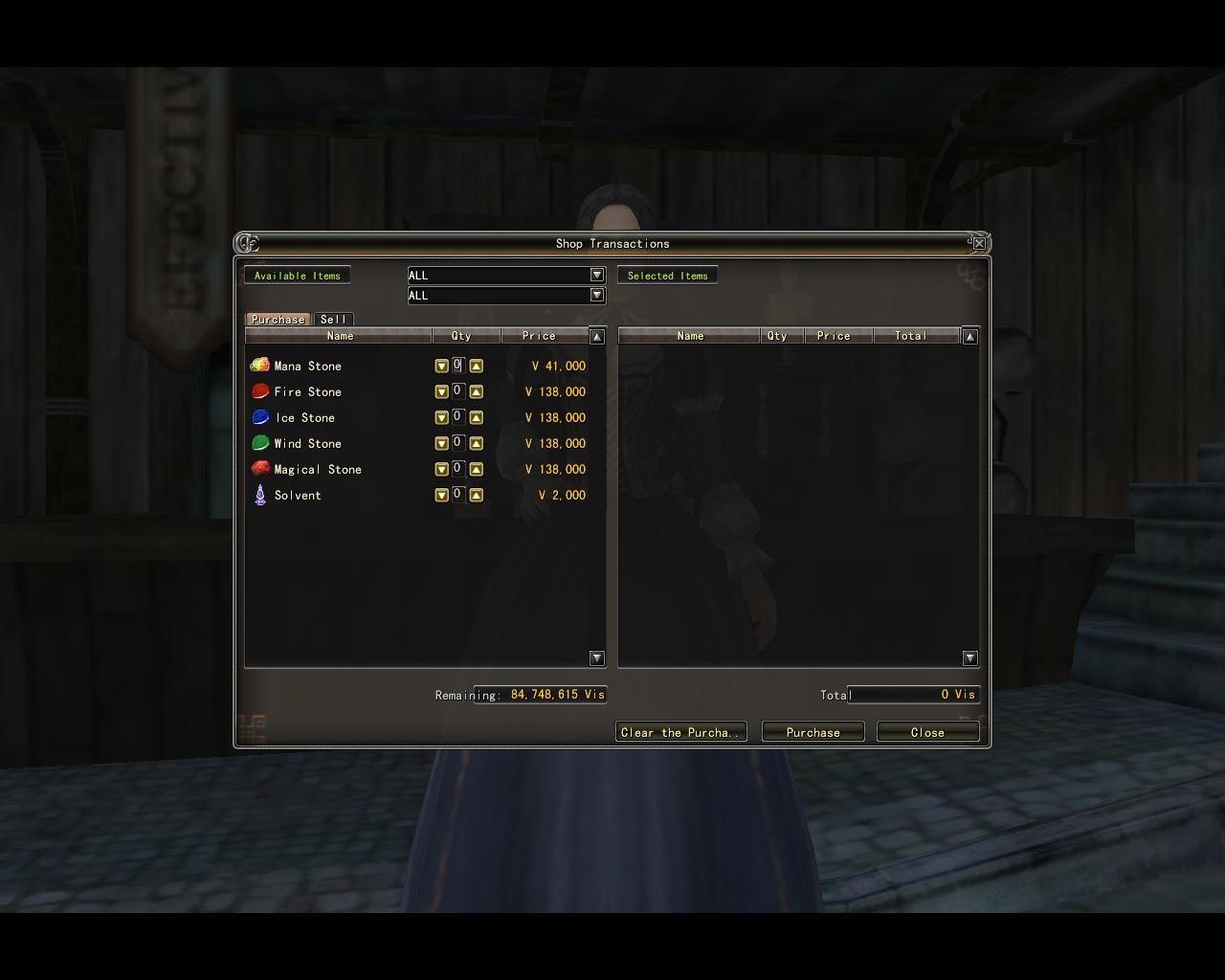Screen dimensions: 1225x980
Task: Click the shop emblem in the title bar
Action: pyautogui.click(x=248, y=243)
